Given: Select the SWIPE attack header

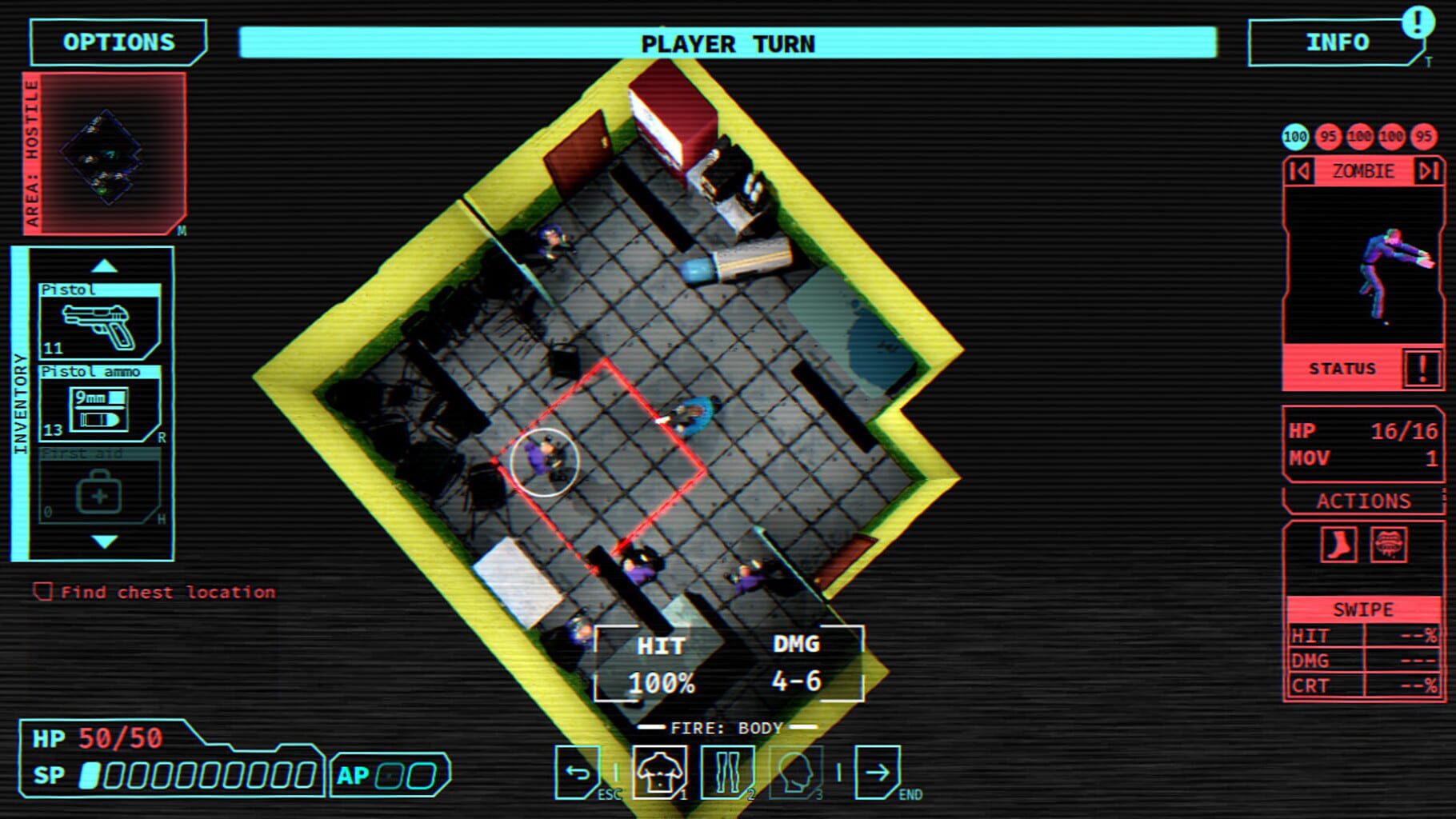Looking at the screenshot, I should pyautogui.click(x=1362, y=609).
